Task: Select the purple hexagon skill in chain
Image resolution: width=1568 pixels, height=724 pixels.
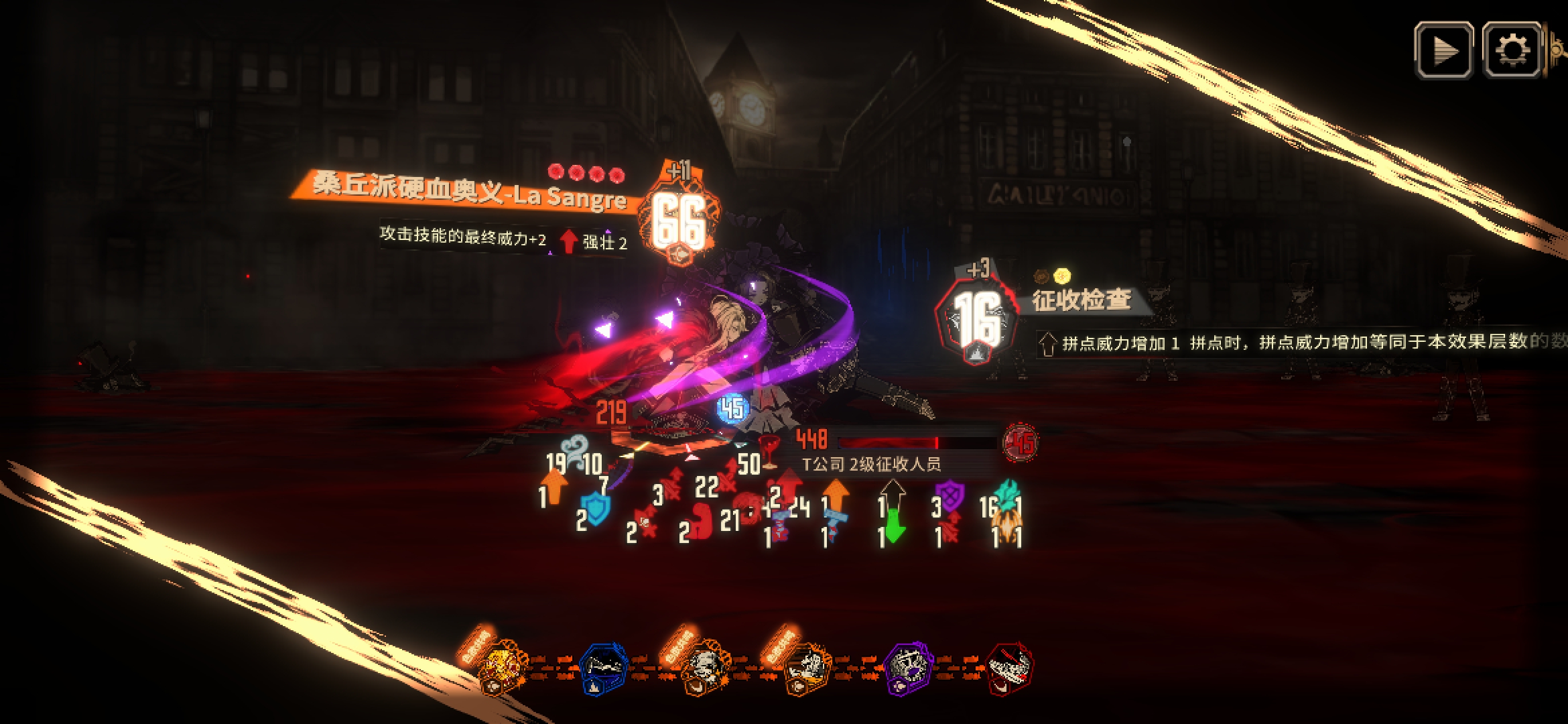Action: point(909,668)
